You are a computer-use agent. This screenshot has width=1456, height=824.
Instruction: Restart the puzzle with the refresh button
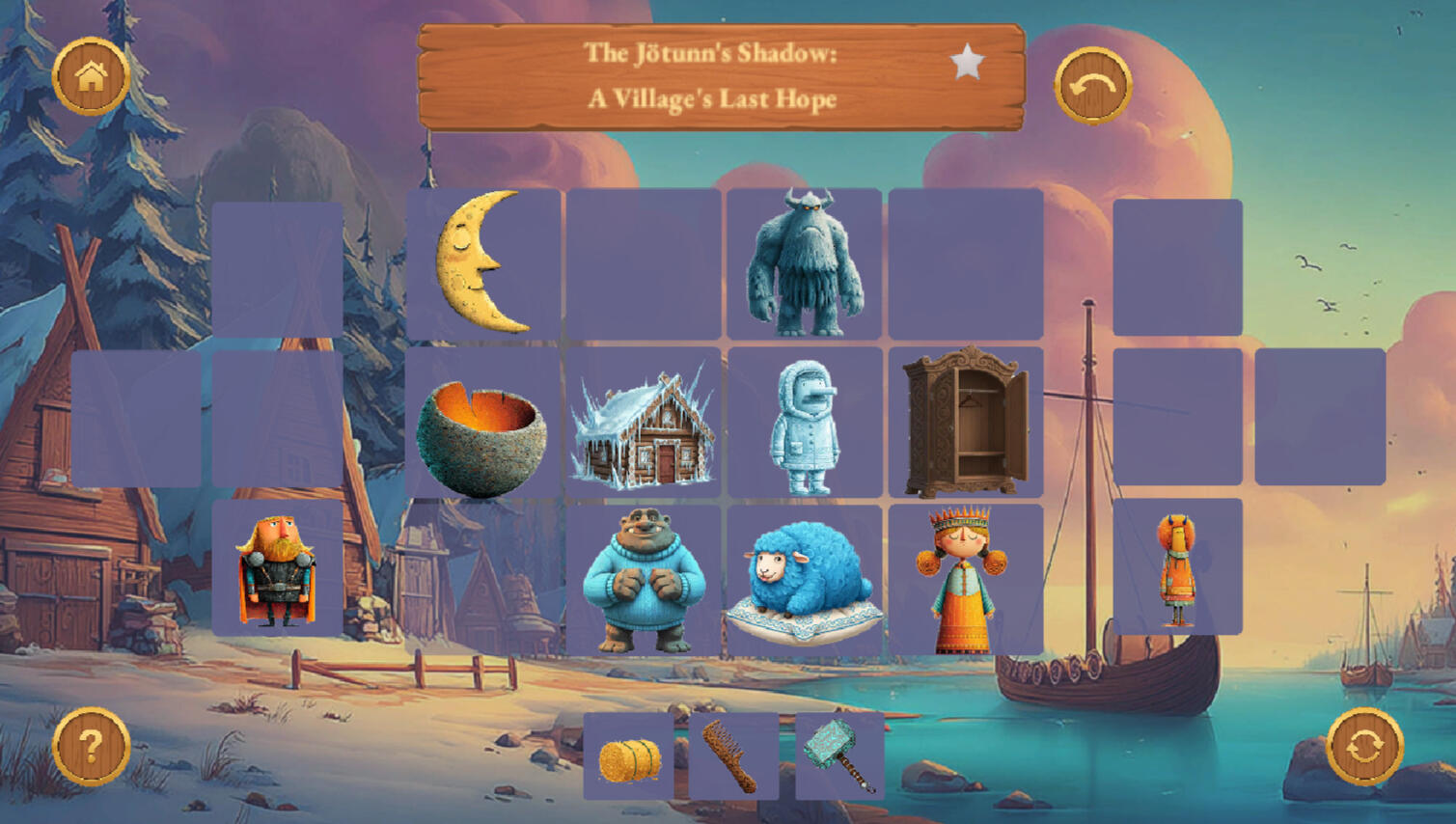pyautogui.click(x=1364, y=746)
